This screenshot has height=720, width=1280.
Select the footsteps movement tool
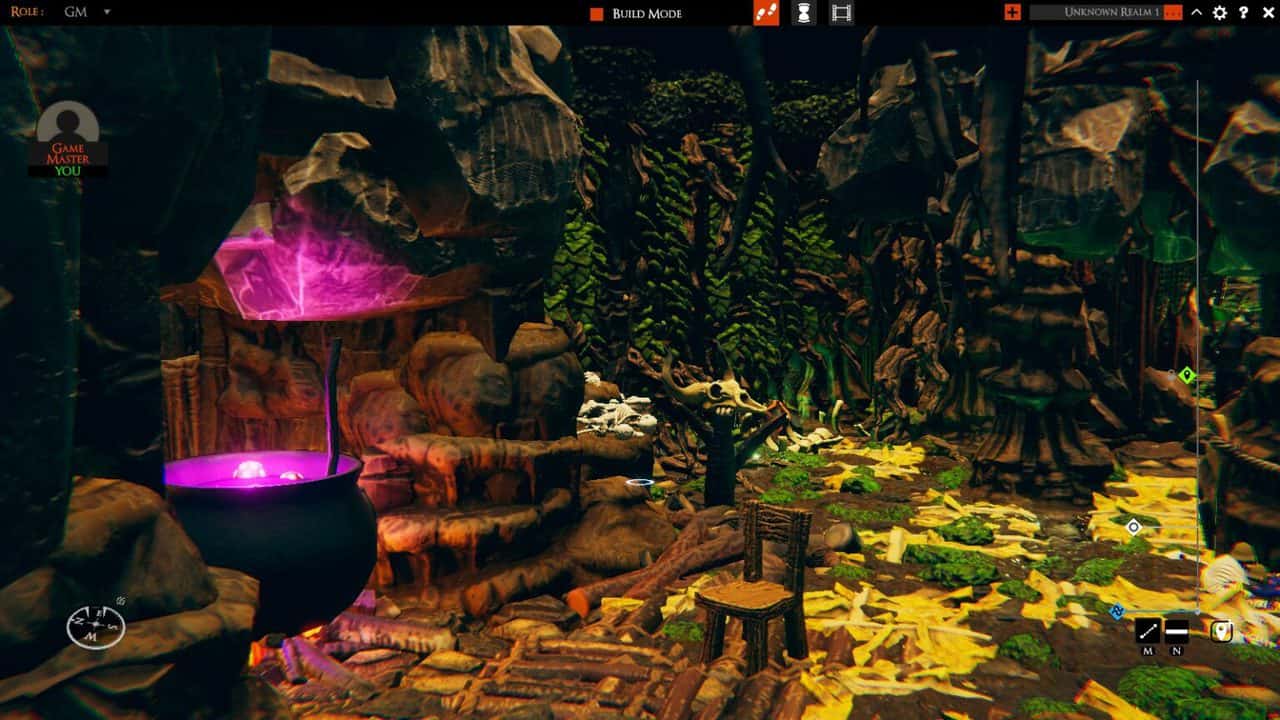click(x=766, y=13)
